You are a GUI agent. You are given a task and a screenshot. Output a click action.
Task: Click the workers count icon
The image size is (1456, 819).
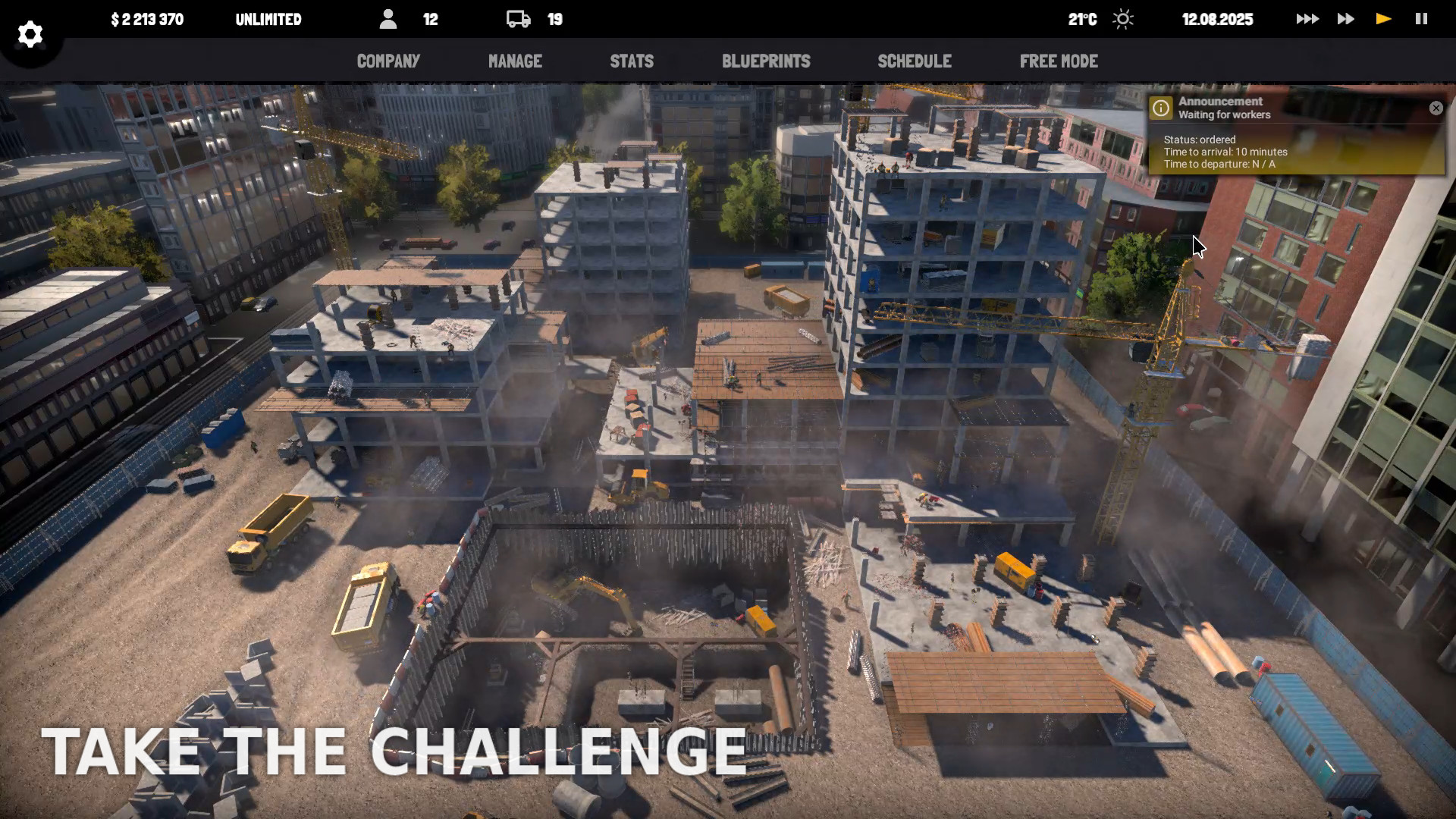(389, 19)
